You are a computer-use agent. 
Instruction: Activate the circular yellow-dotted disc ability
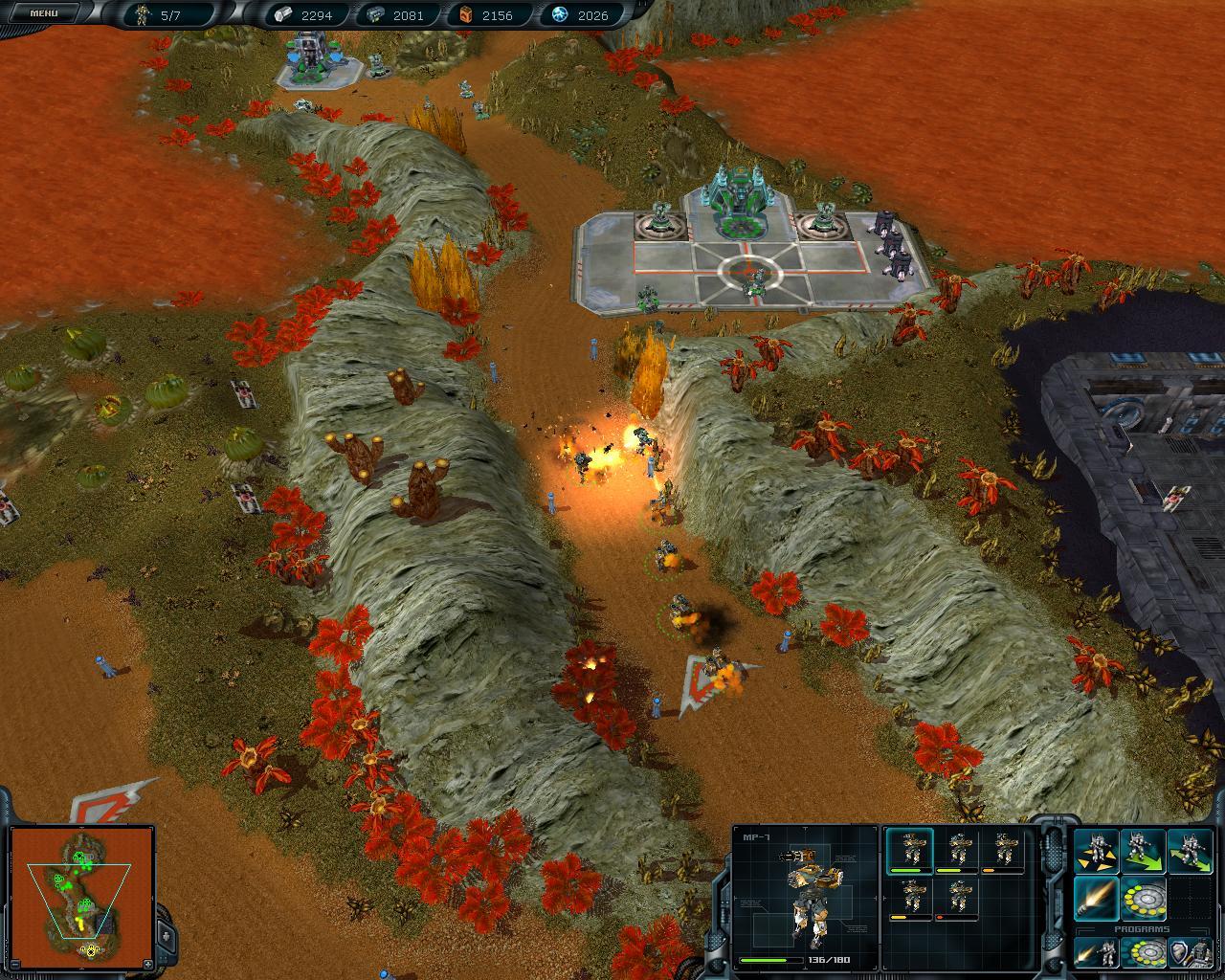pos(1144,899)
